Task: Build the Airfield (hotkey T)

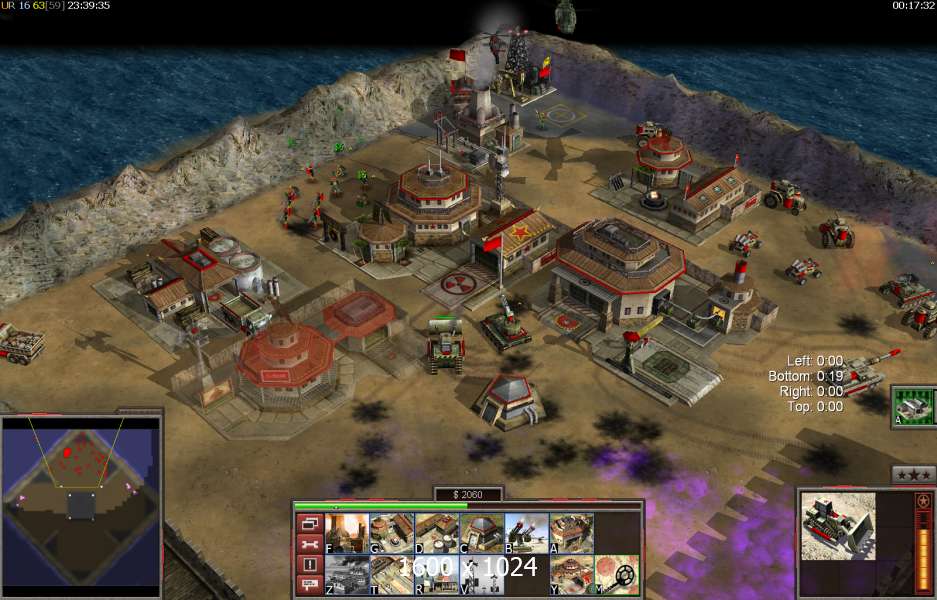Action: tap(391, 575)
